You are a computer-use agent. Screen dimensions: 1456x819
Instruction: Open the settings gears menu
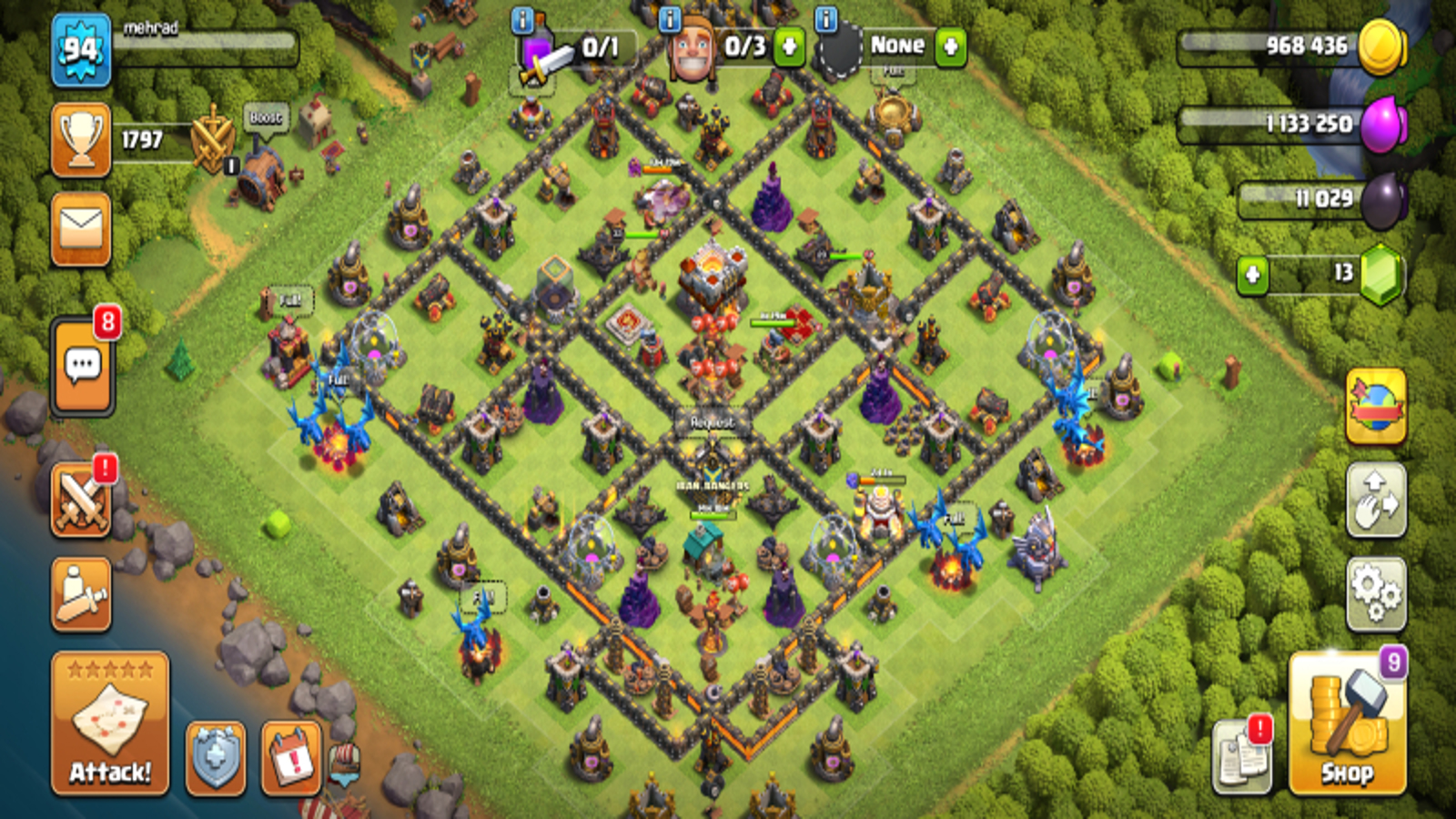pos(1376,593)
